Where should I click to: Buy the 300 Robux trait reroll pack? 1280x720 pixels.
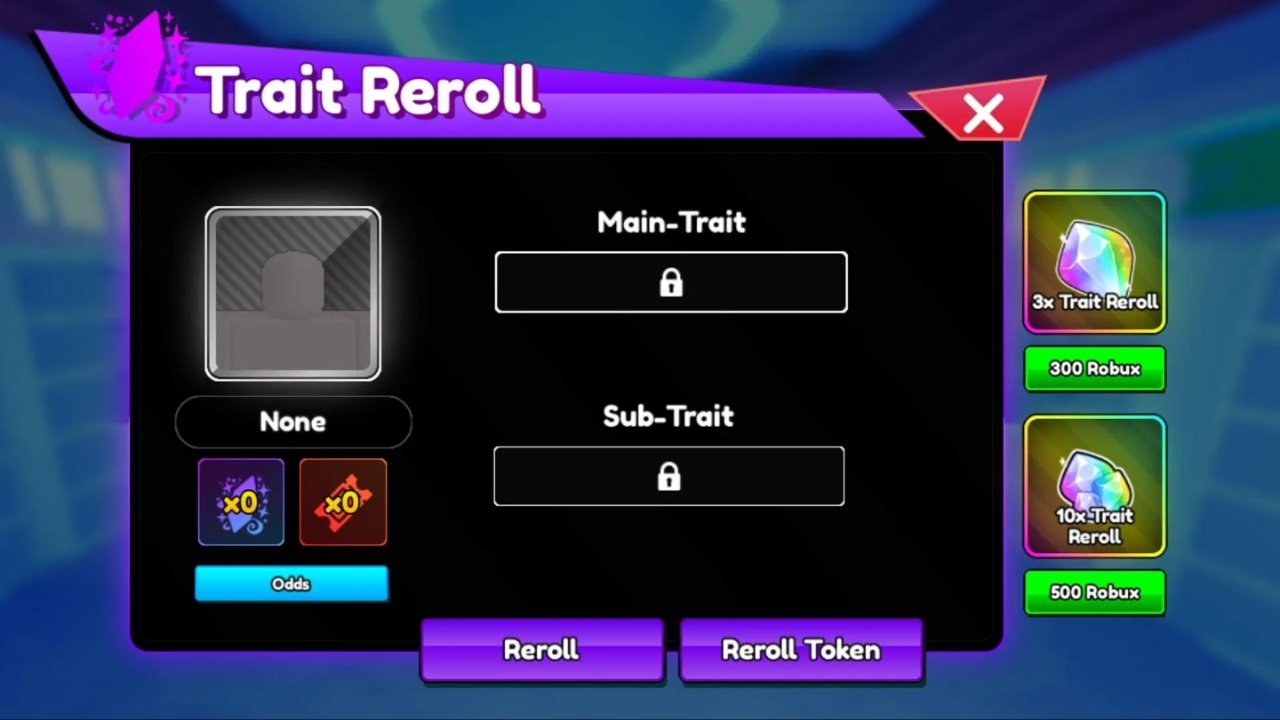click(1094, 368)
